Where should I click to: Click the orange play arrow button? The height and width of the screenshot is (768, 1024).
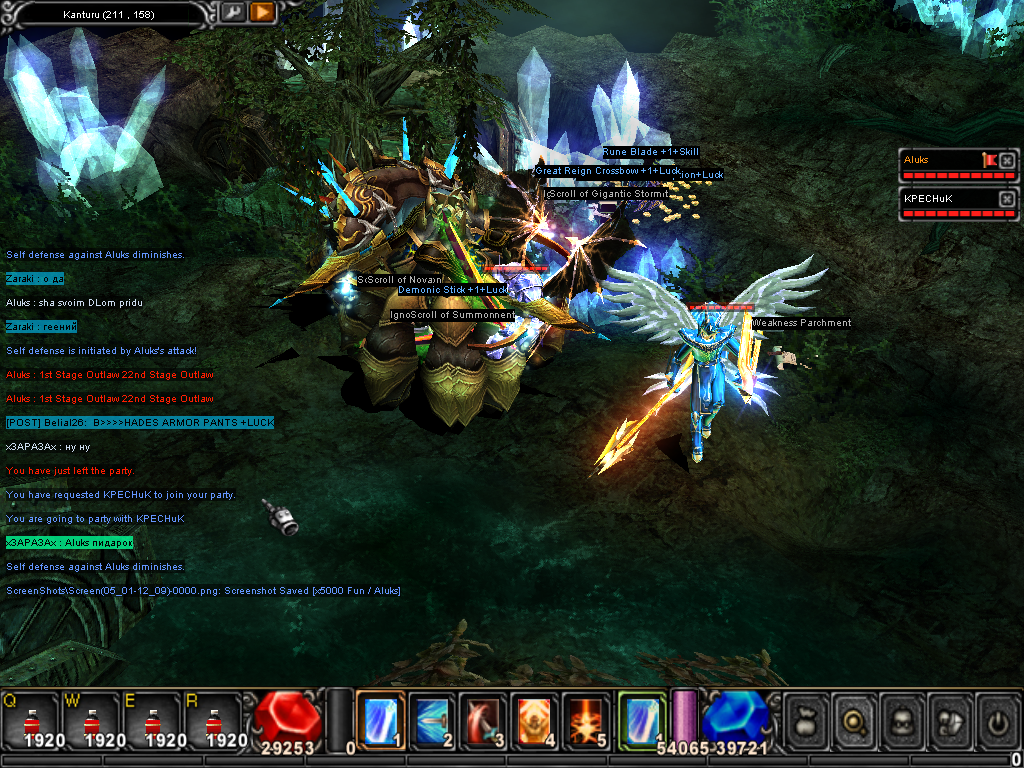[261, 12]
